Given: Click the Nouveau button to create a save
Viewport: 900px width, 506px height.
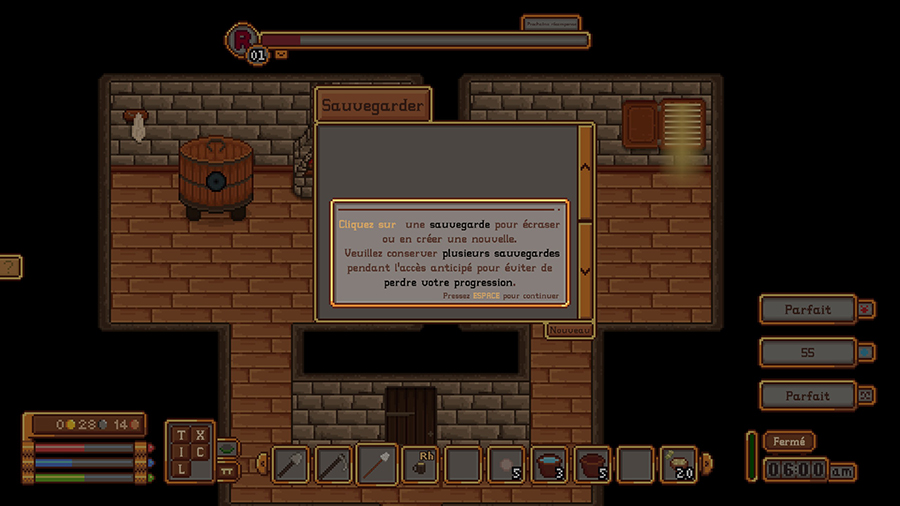Looking at the screenshot, I should [x=570, y=330].
